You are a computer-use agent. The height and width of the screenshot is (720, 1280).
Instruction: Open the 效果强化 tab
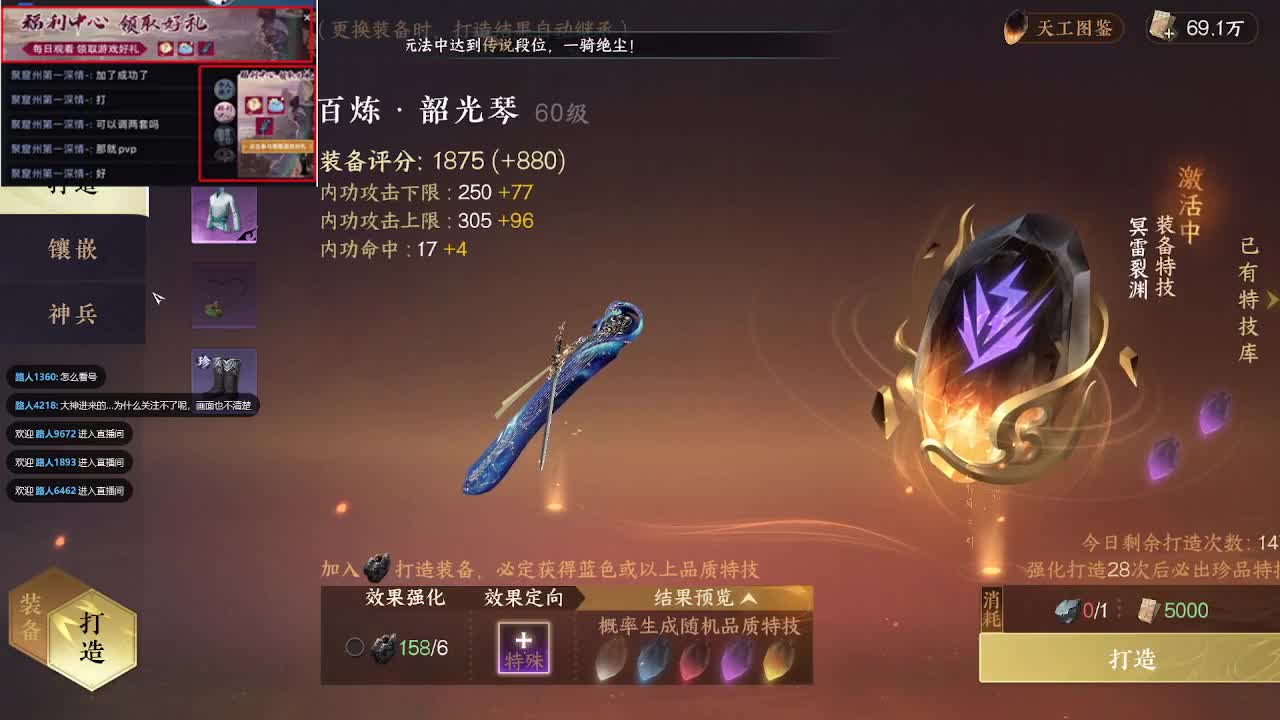tap(404, 599)
